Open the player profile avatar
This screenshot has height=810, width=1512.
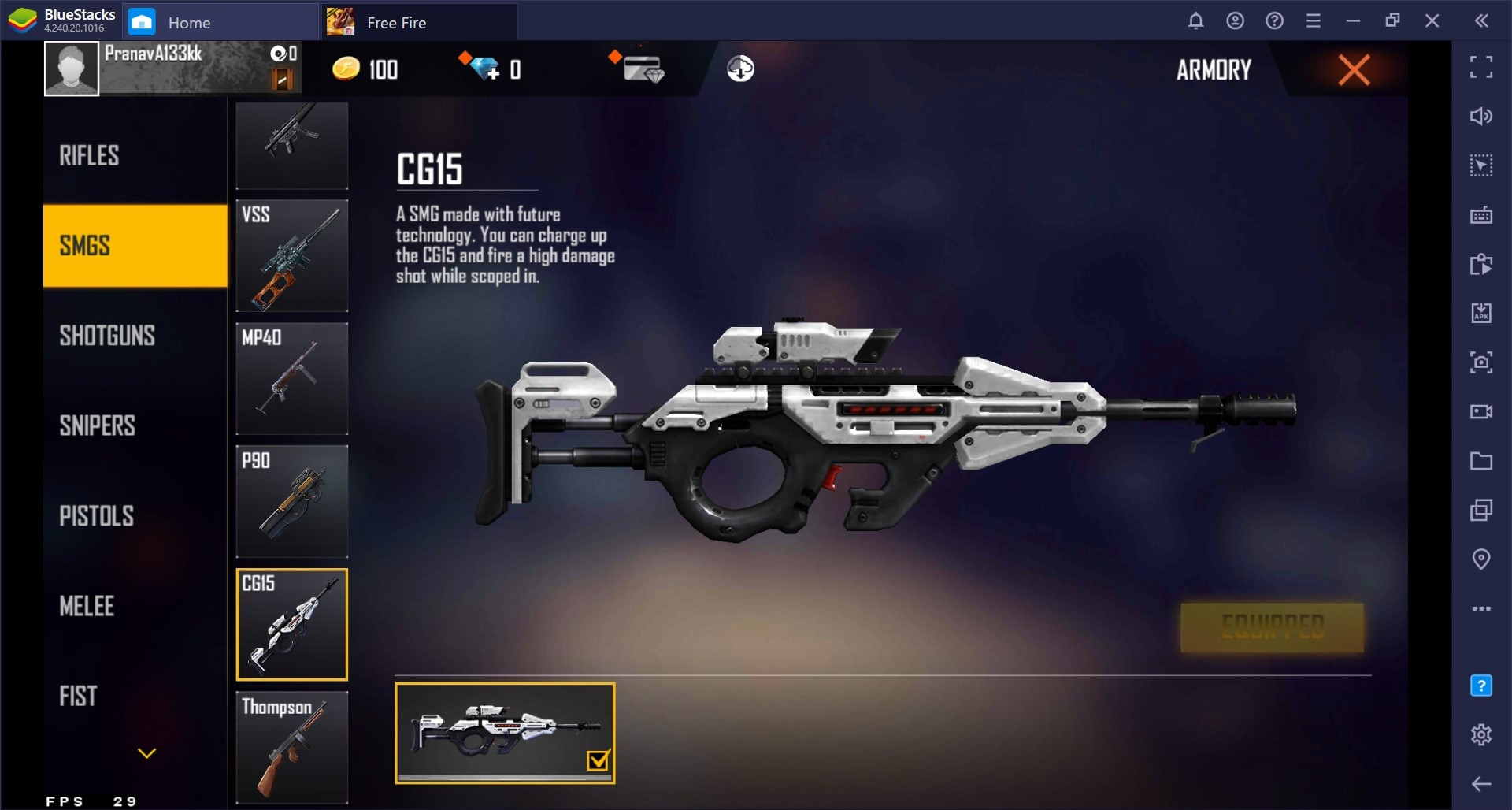(72, 69)
